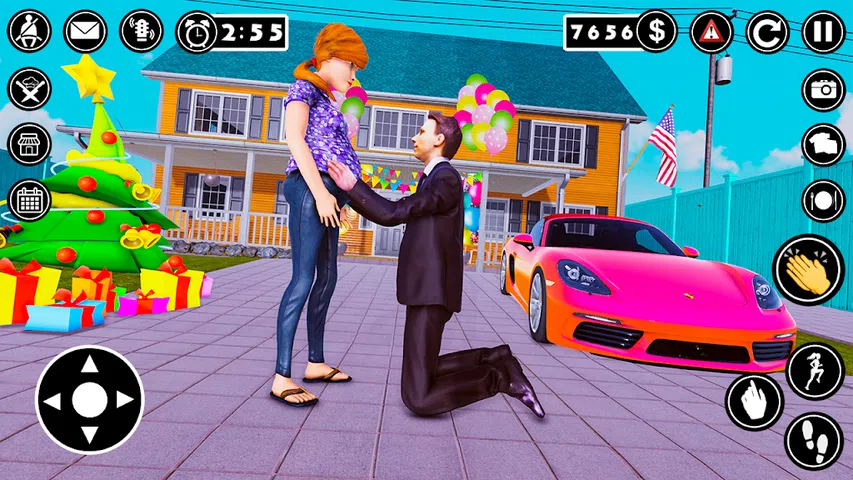Use the pointing hand interact button
This screenshot has width=853, height=480.
pyautogui.click(x=753, y=403)
